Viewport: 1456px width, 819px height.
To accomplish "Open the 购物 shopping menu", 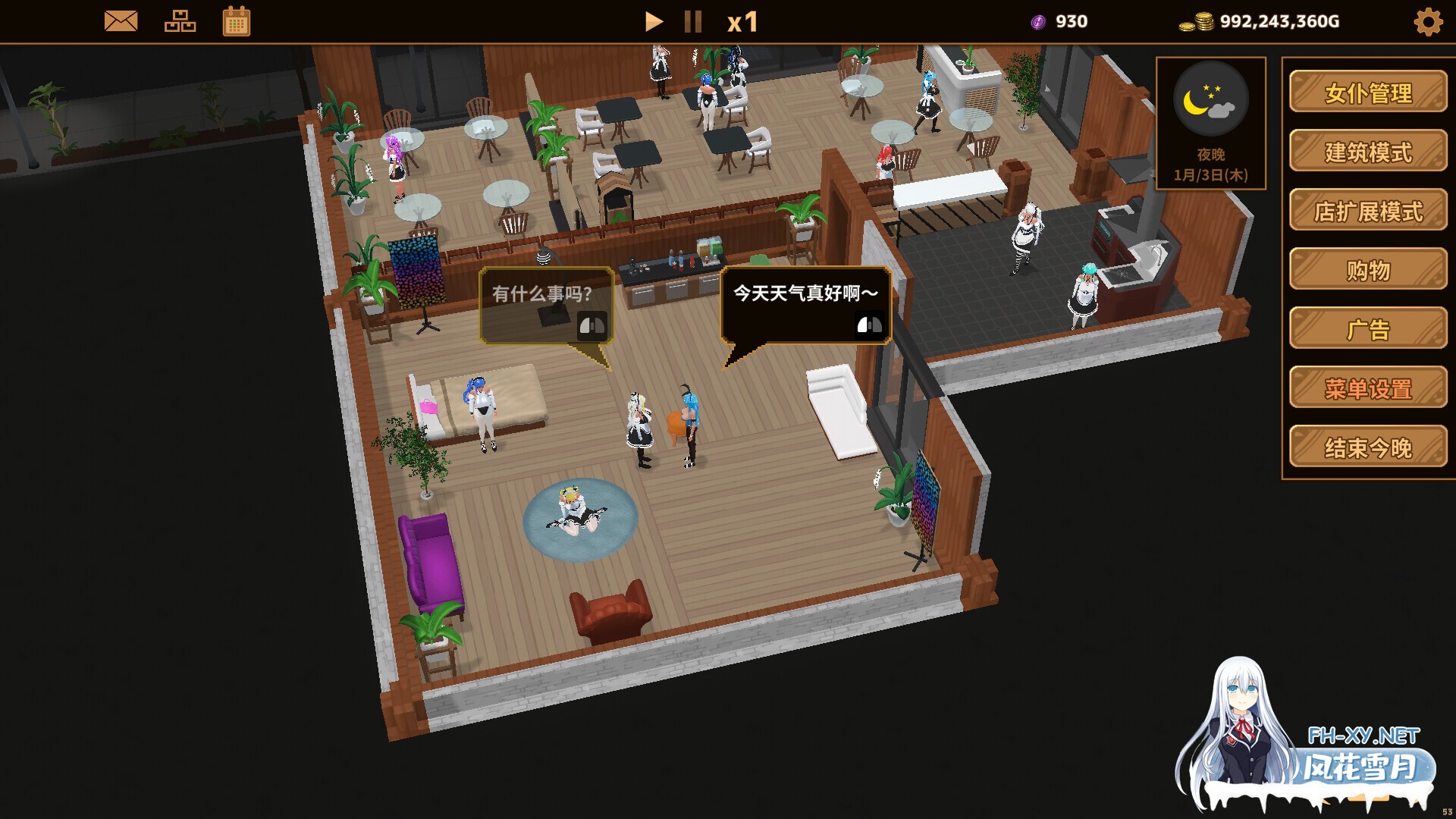I will coord(1367,270).
